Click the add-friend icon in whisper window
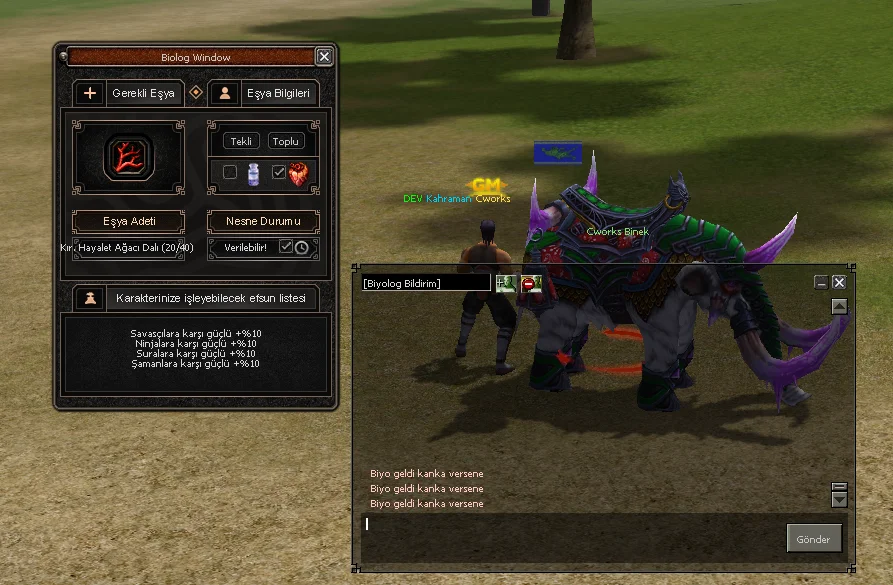Screen dimensions: 893x585 pyautogui.click(x=505, y=284)
